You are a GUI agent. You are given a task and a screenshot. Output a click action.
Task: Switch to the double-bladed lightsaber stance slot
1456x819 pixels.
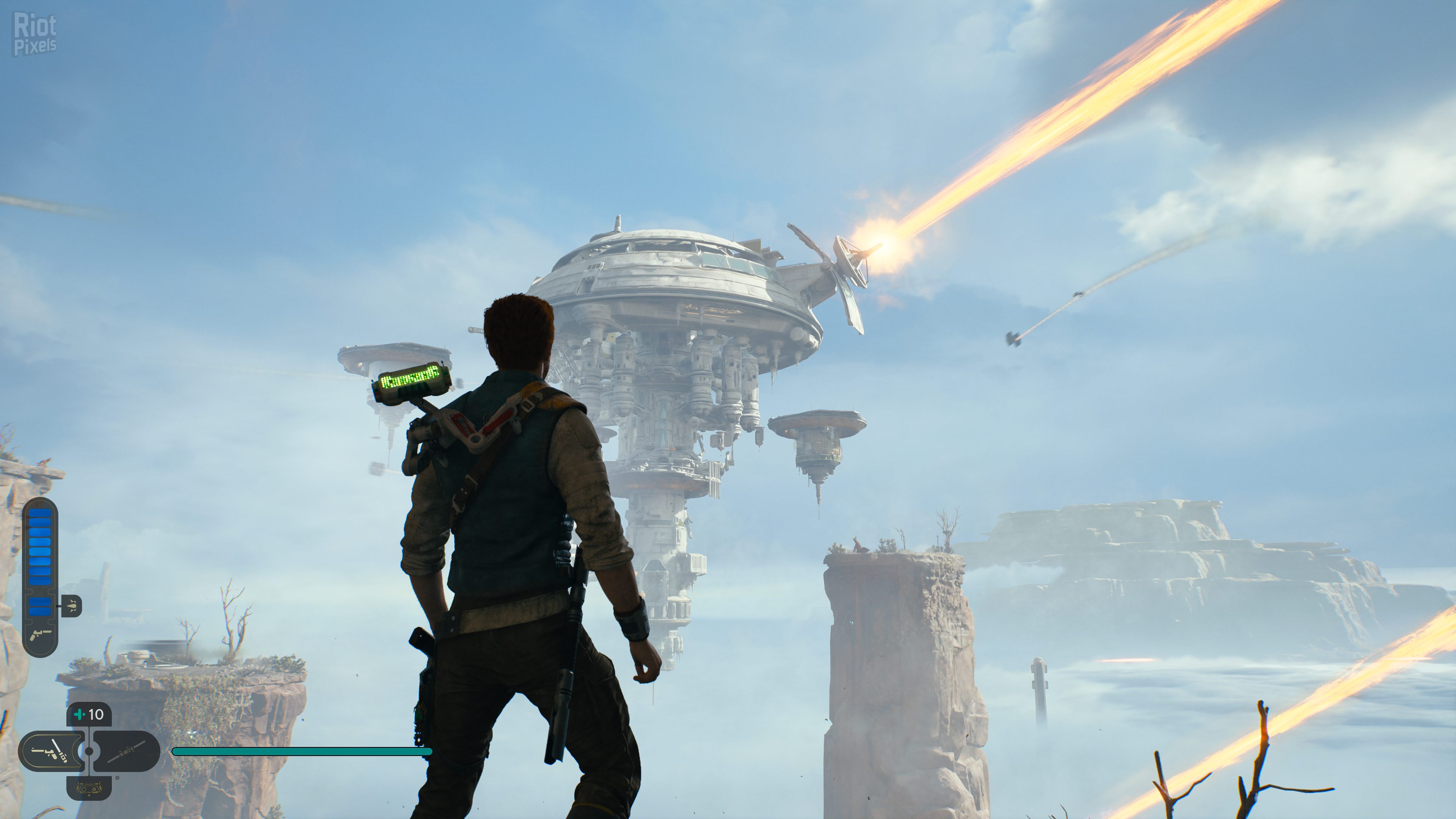[127, 751]
